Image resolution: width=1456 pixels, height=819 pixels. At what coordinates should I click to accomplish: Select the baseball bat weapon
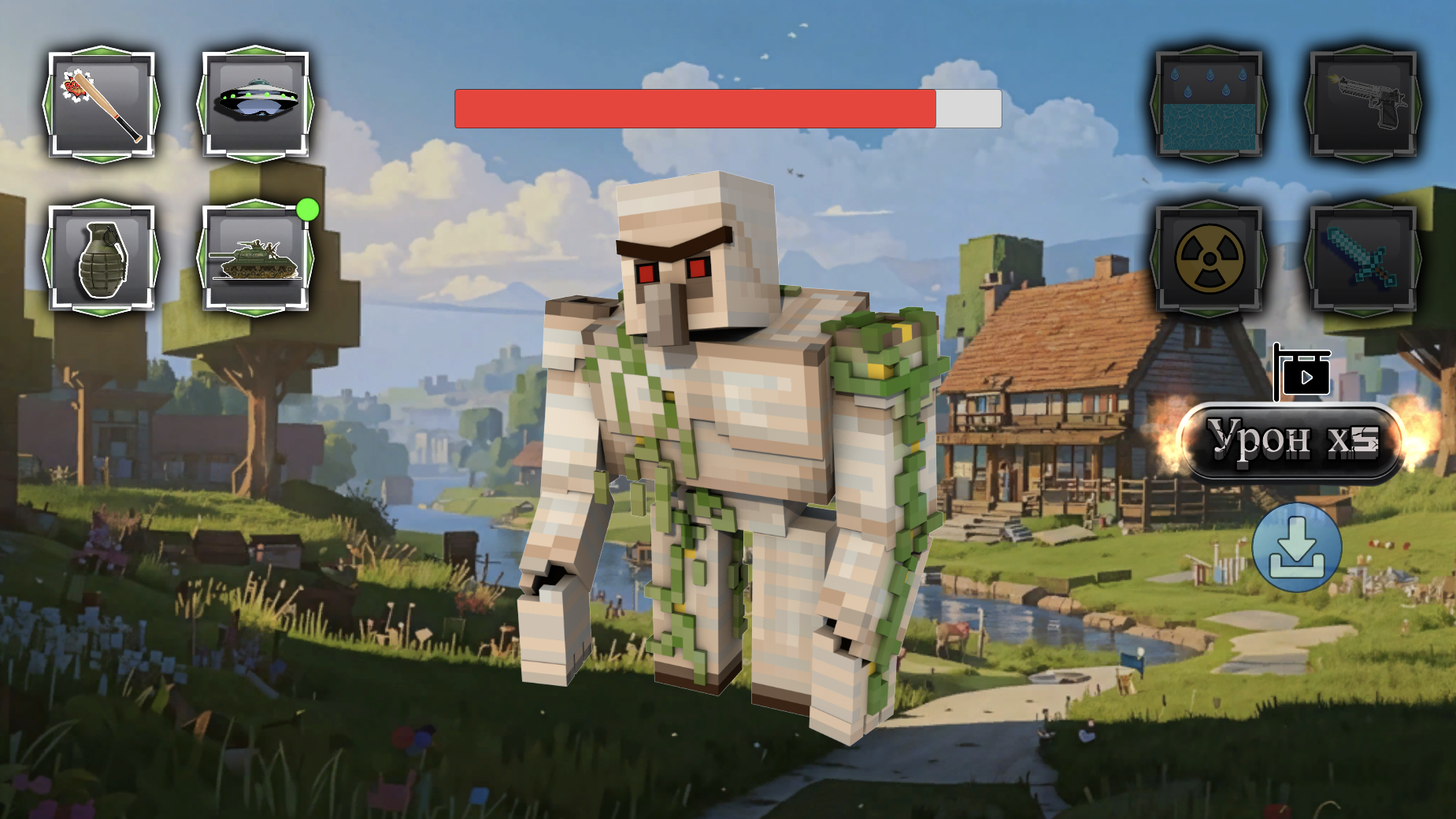[x=100, y=105]
